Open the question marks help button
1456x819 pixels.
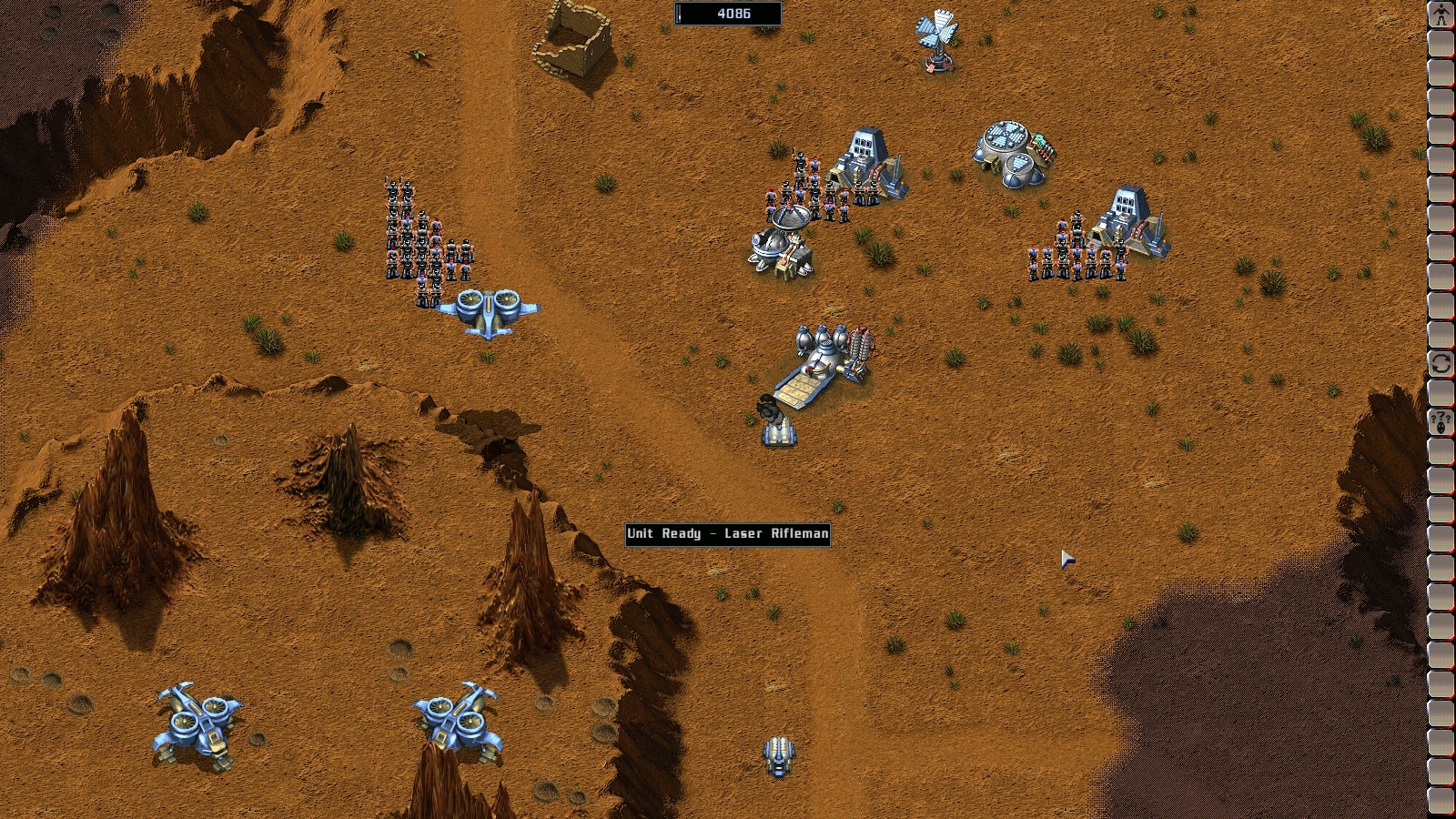pyautogui.click(x=1441, y=421)
